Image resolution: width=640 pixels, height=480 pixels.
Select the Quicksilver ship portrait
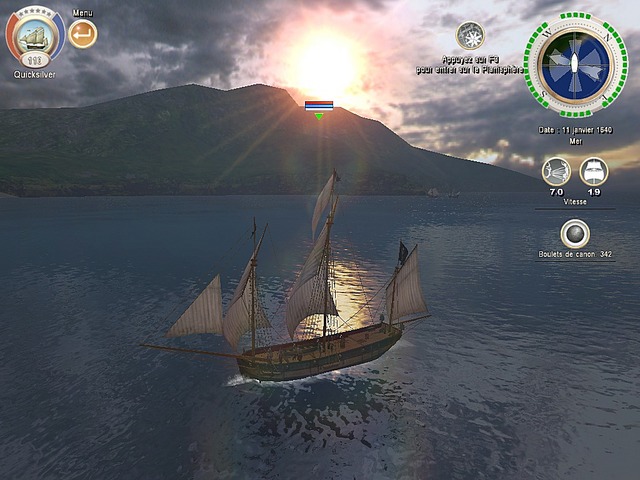[x=35, y=36]
